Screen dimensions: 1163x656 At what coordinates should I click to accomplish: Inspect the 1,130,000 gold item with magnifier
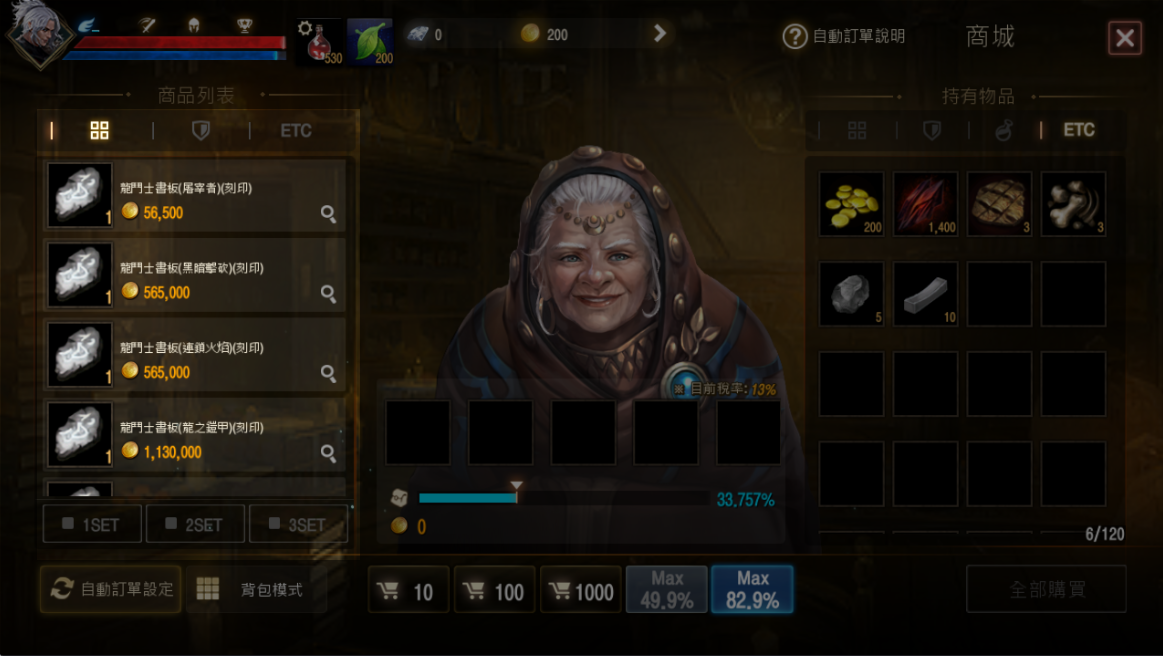click(x=328, y=454)
